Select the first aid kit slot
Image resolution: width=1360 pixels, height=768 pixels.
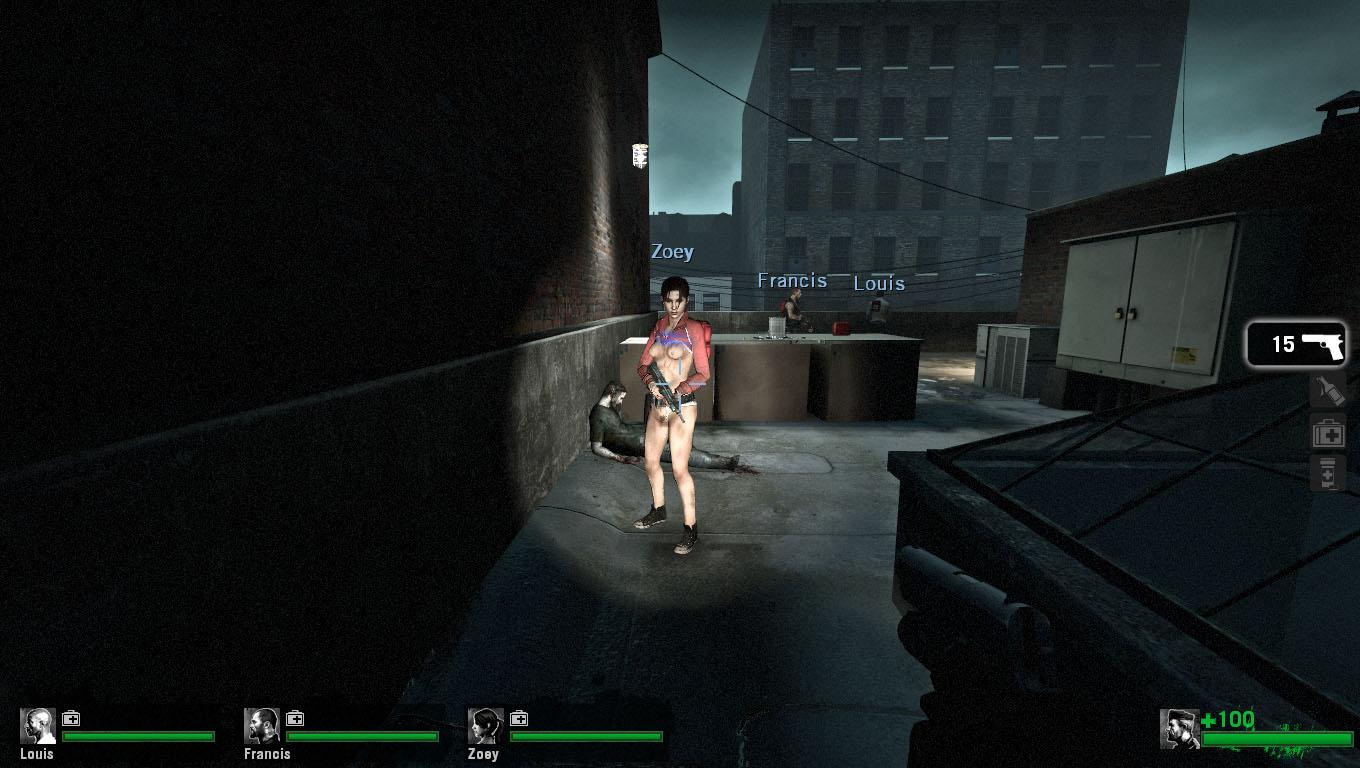point(1328,433)
